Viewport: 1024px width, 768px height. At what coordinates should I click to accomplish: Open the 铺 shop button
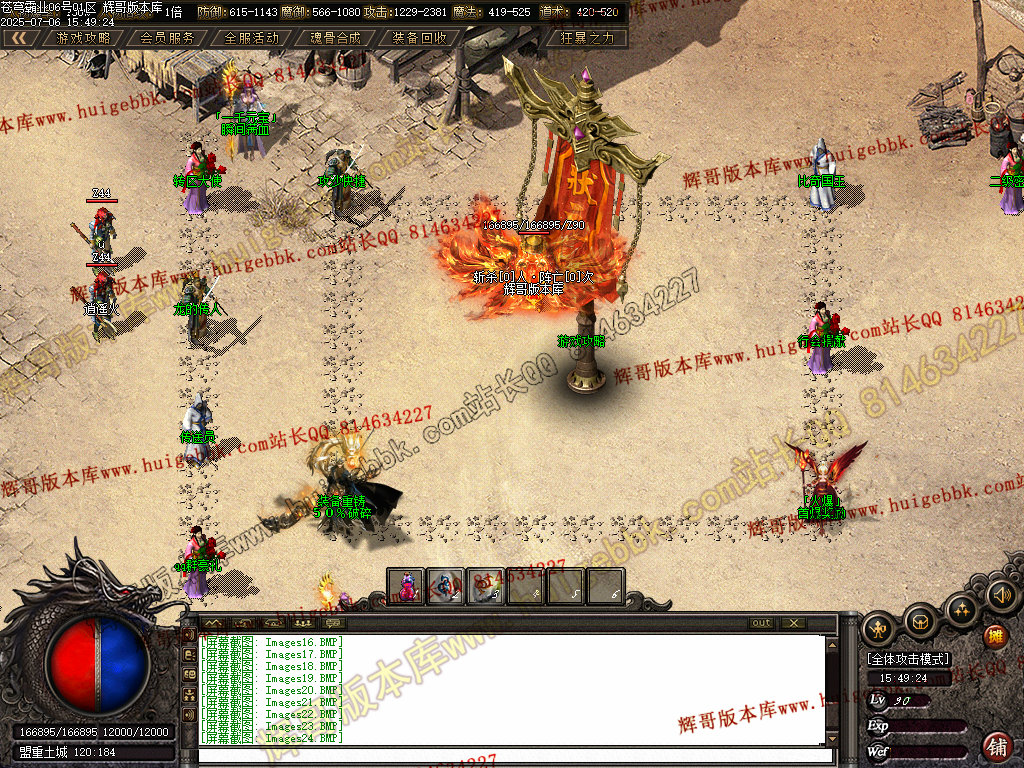tap(997, 745)
